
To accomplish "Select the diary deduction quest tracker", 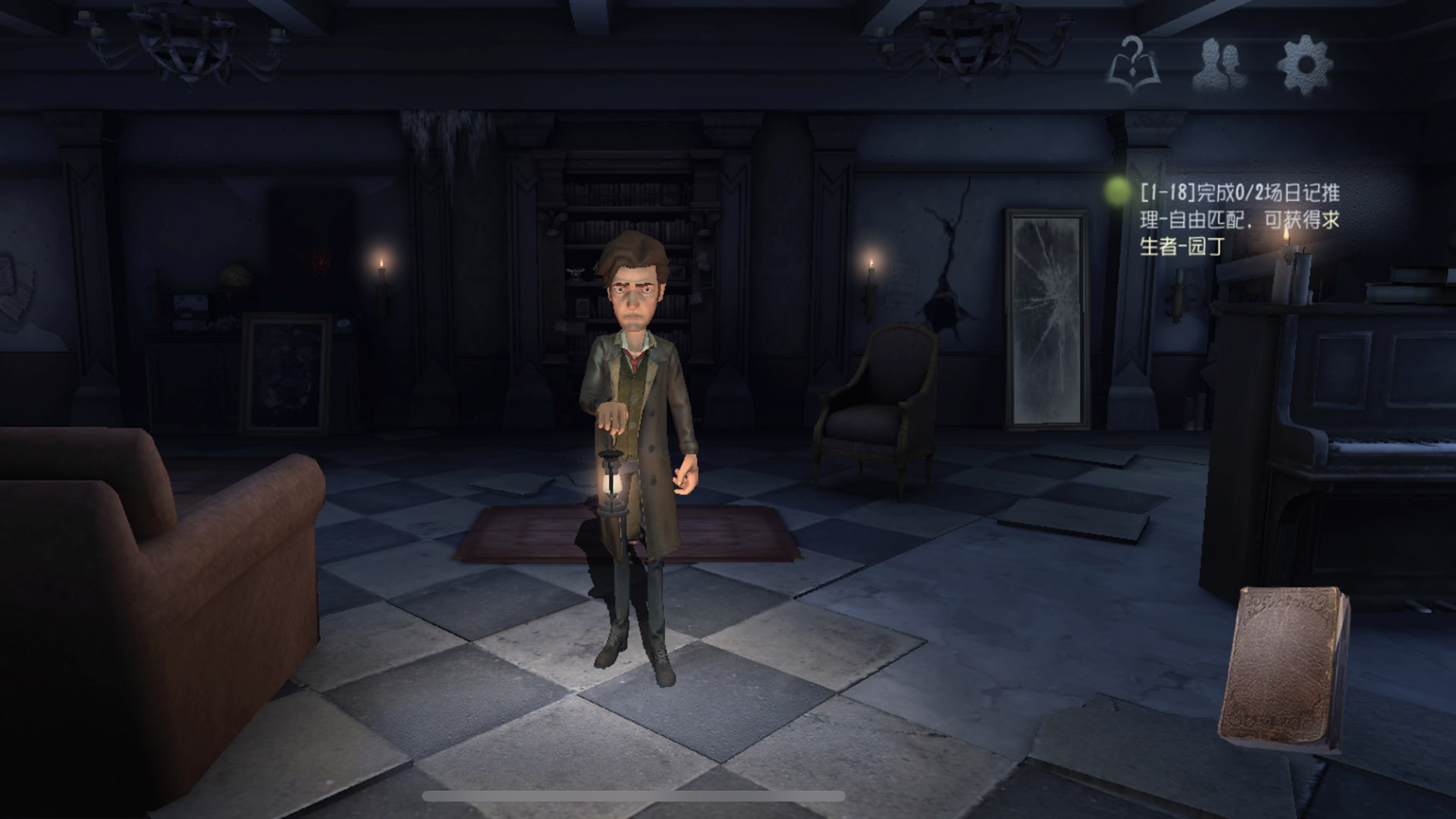I will [1238, 219].
